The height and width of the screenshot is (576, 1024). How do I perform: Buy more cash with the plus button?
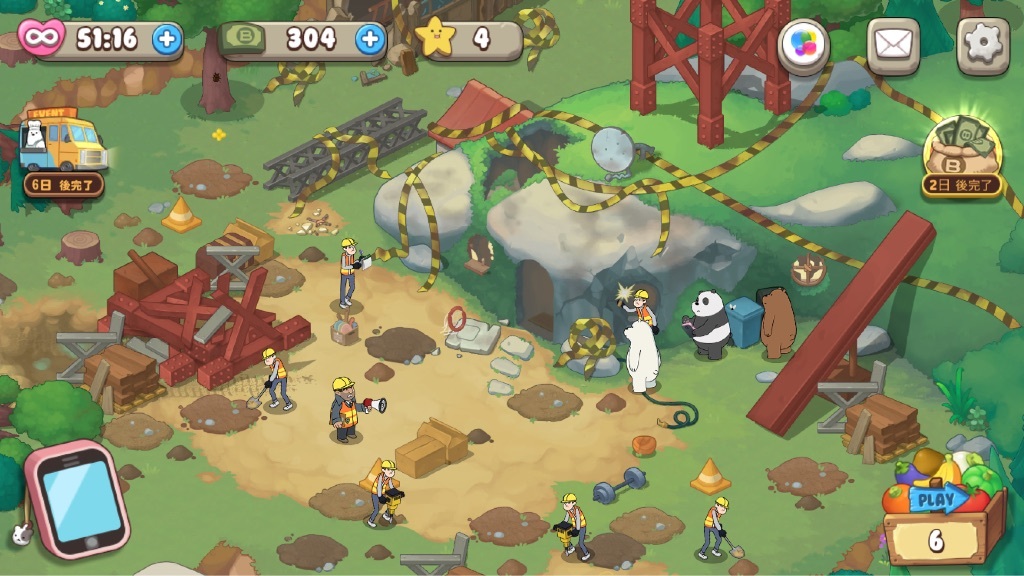pyautogui.click(x=370, y=39)
